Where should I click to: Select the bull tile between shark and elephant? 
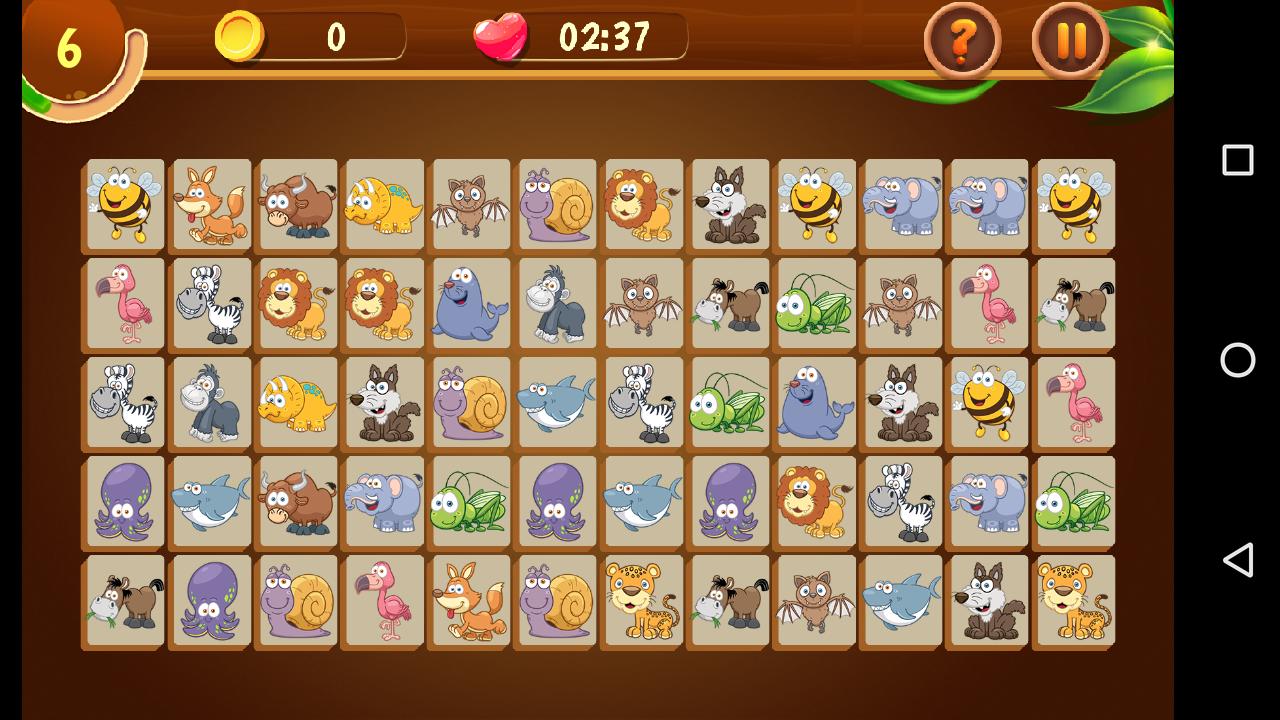tap(297, 501)
